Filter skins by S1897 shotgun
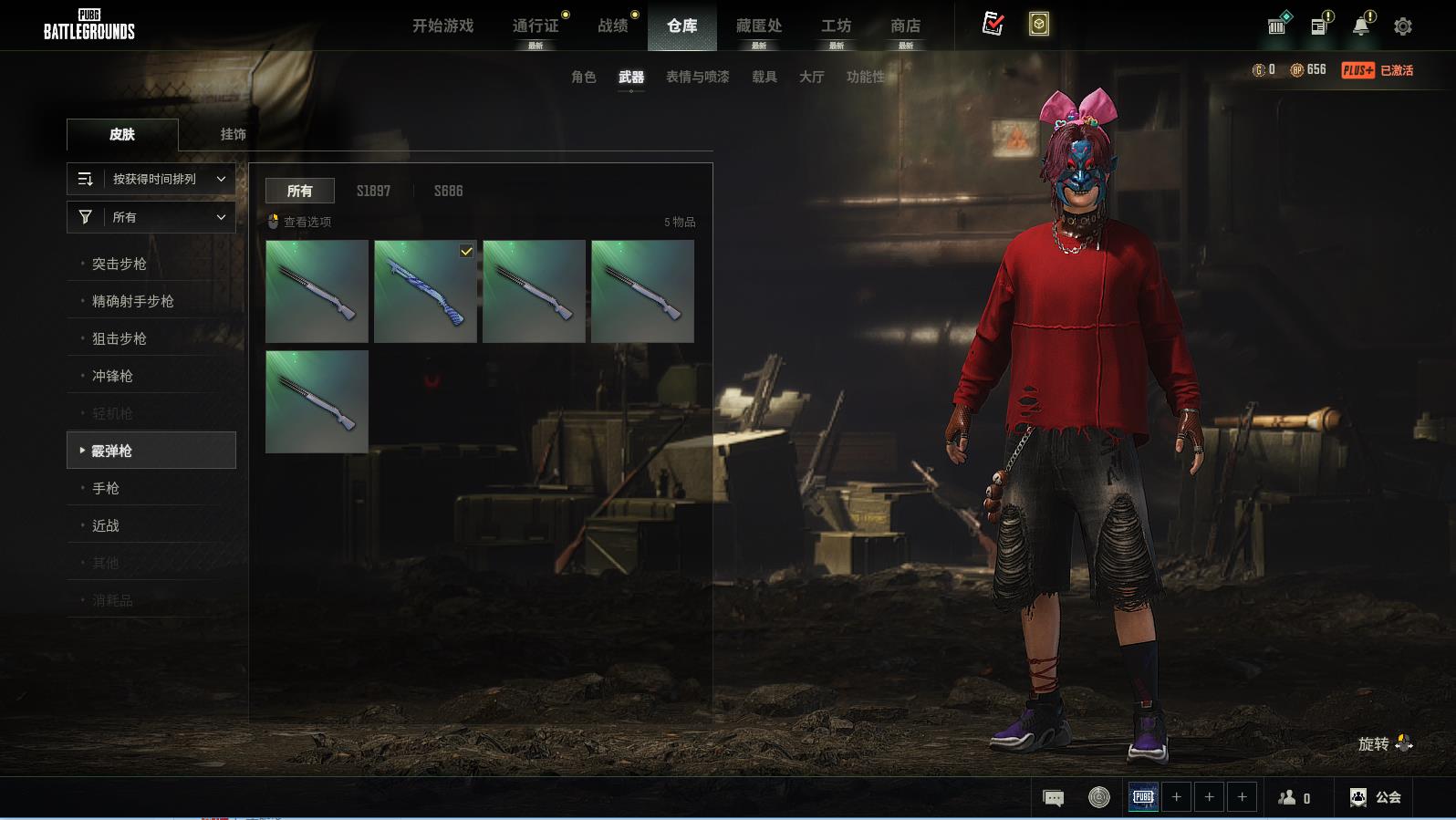This screenshot has height=820, width=1456. click(x=373, y=191)
